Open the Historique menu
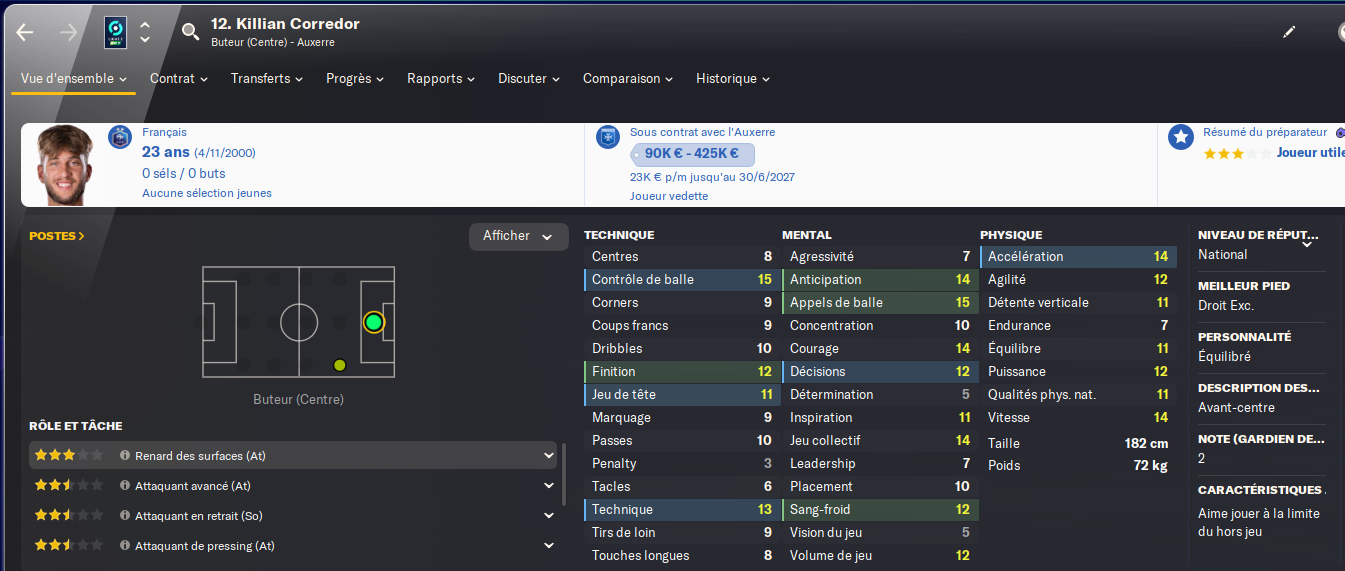This screenshot has height=571, width=1345. (x=733, y=79)
